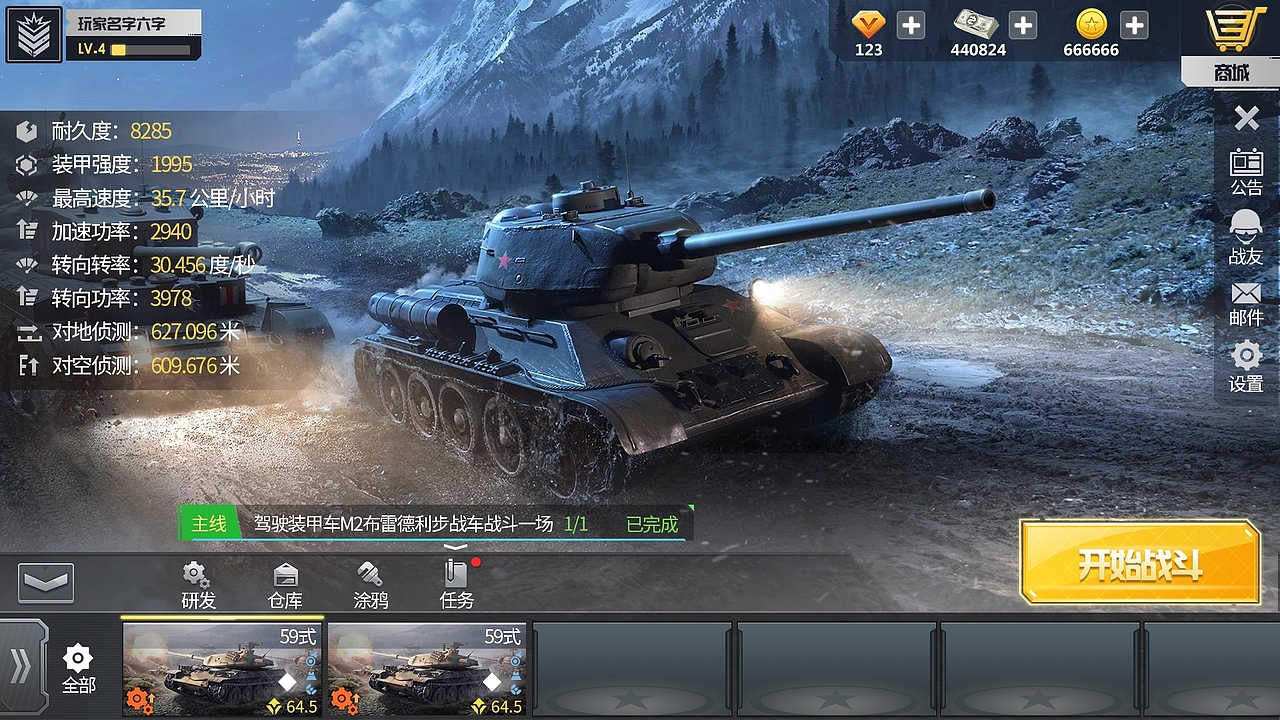Expand the garage list with double-arrow button

click(x=21, y=667)
